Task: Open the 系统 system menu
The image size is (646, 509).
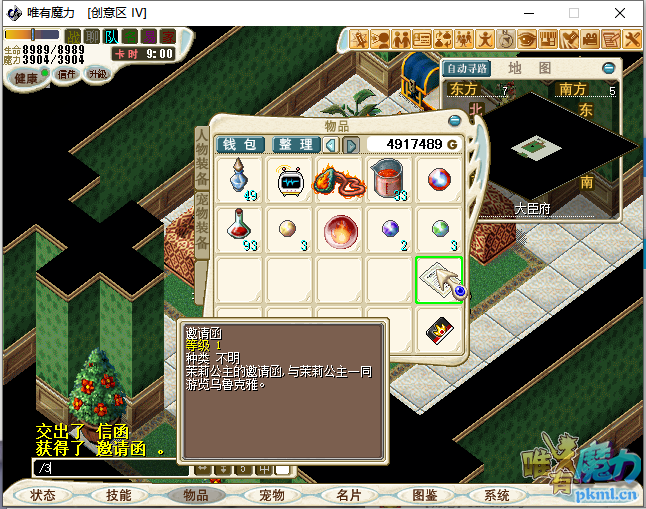Action: [497, 495]
